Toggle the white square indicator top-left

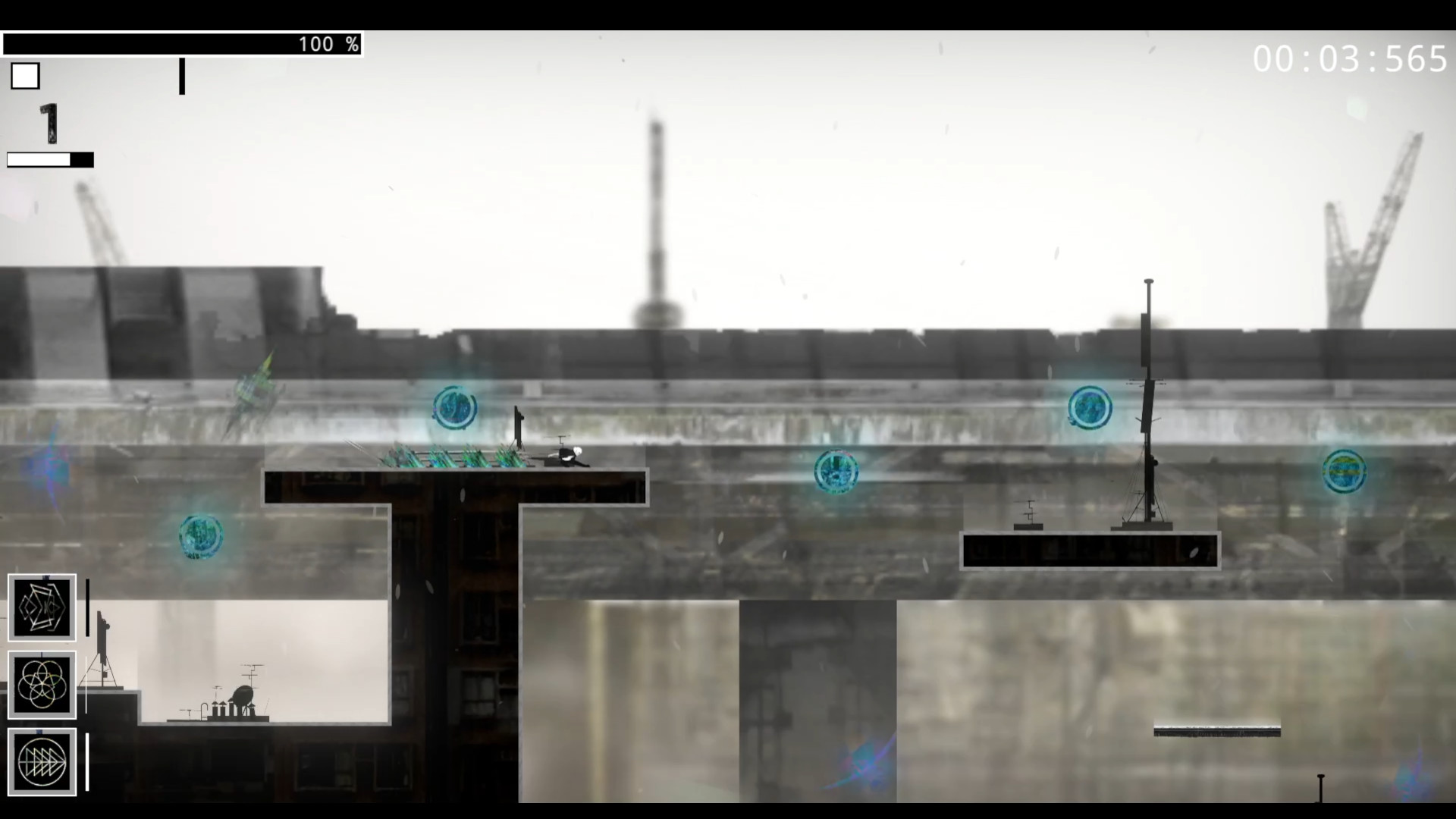(x=24, y=75)
